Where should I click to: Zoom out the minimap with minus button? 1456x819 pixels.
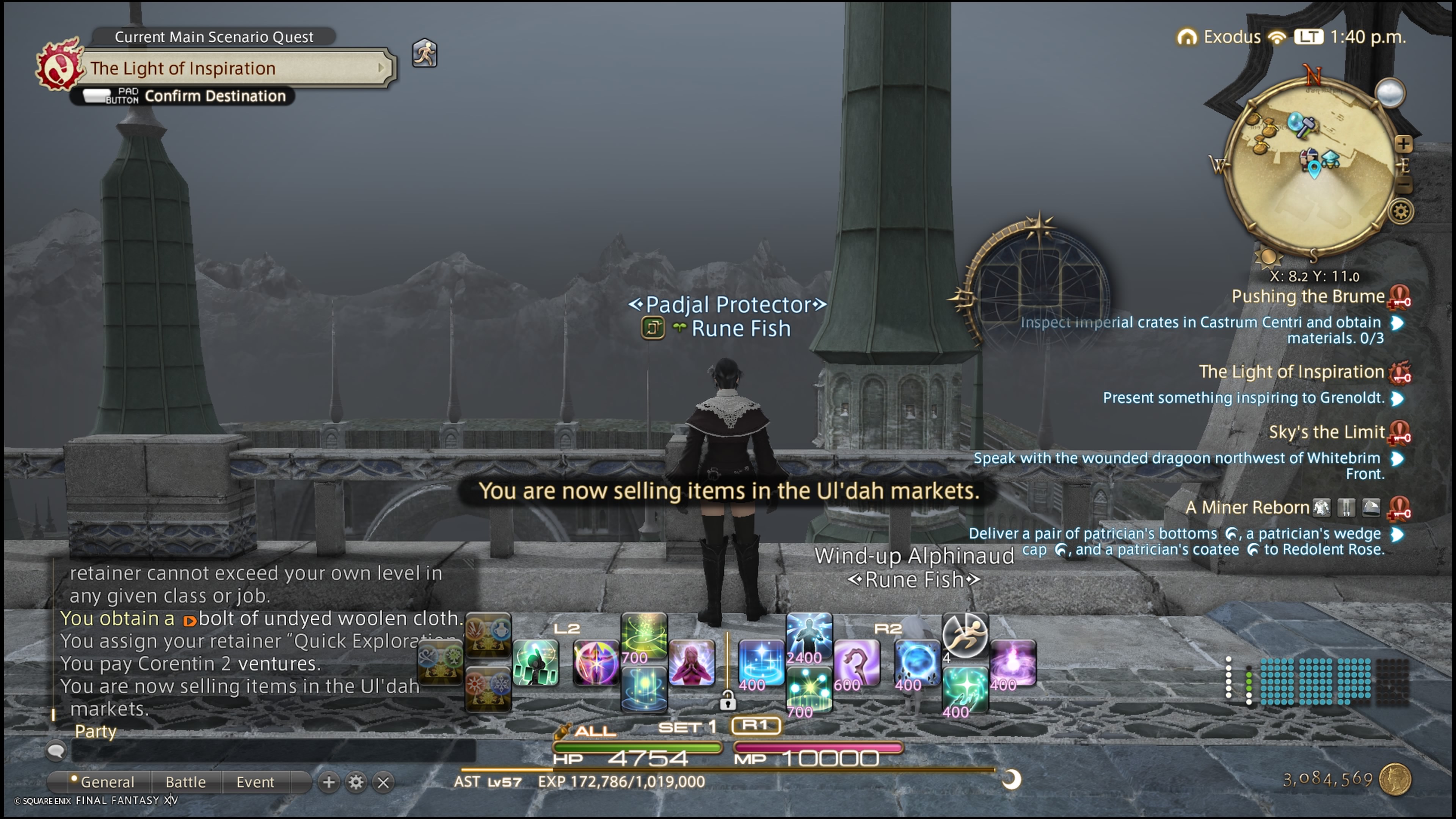1404,185
